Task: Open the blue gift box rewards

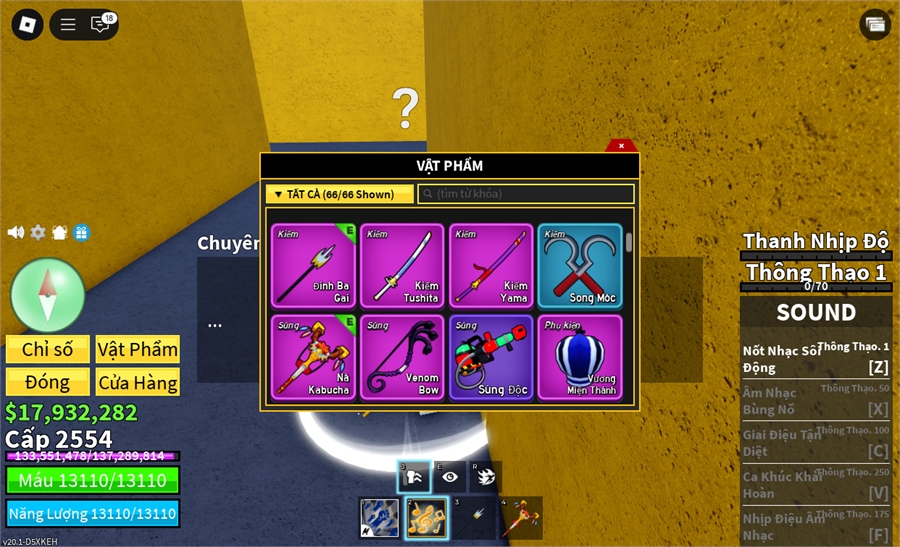Action: pos(82,232)
